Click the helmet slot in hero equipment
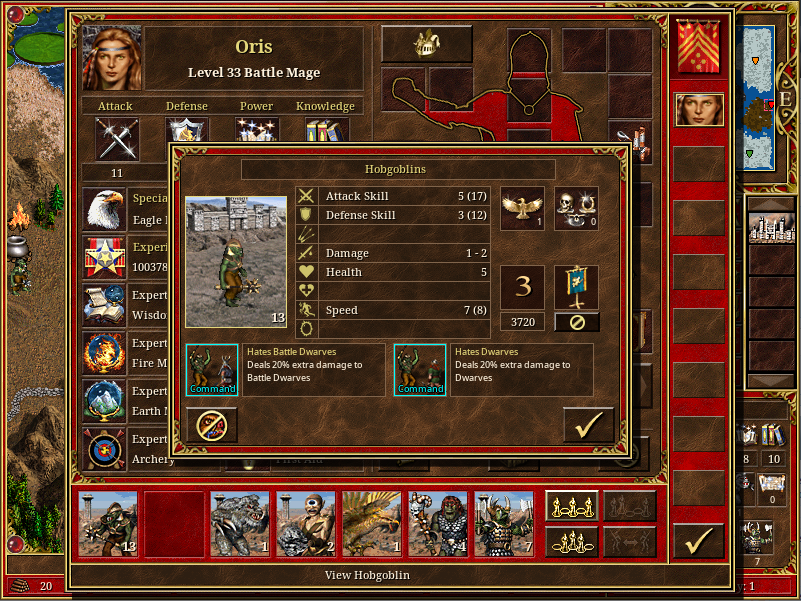 pos(427,44)
